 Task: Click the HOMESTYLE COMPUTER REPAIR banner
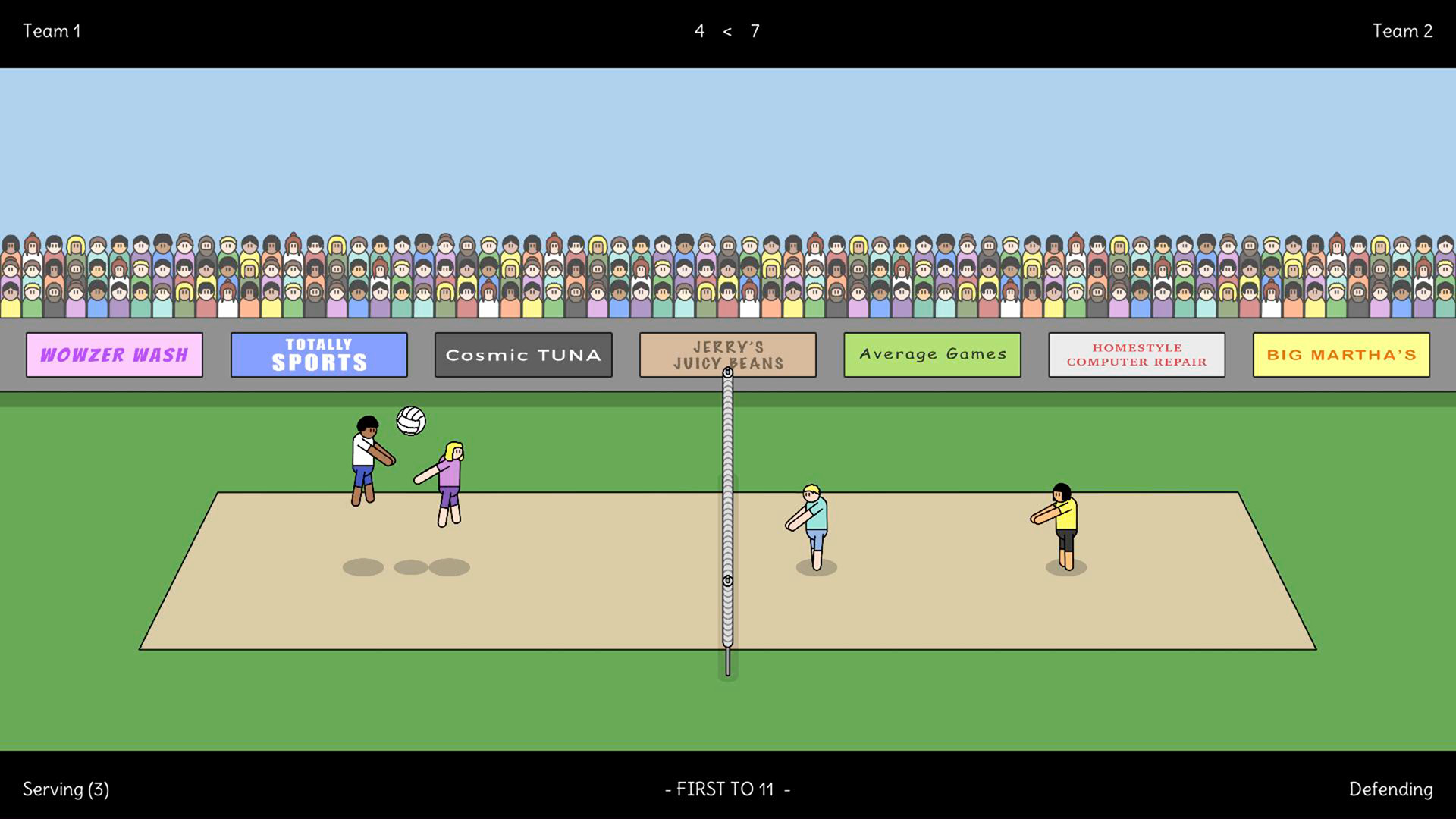[x=1136, y=354]
